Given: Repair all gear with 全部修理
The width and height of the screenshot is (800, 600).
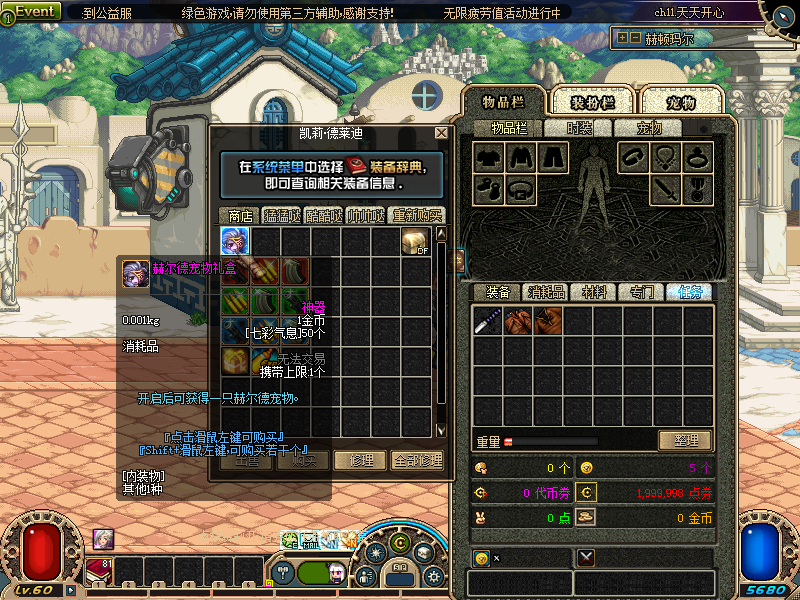Looking at the screenshot, I should (417, 460).
